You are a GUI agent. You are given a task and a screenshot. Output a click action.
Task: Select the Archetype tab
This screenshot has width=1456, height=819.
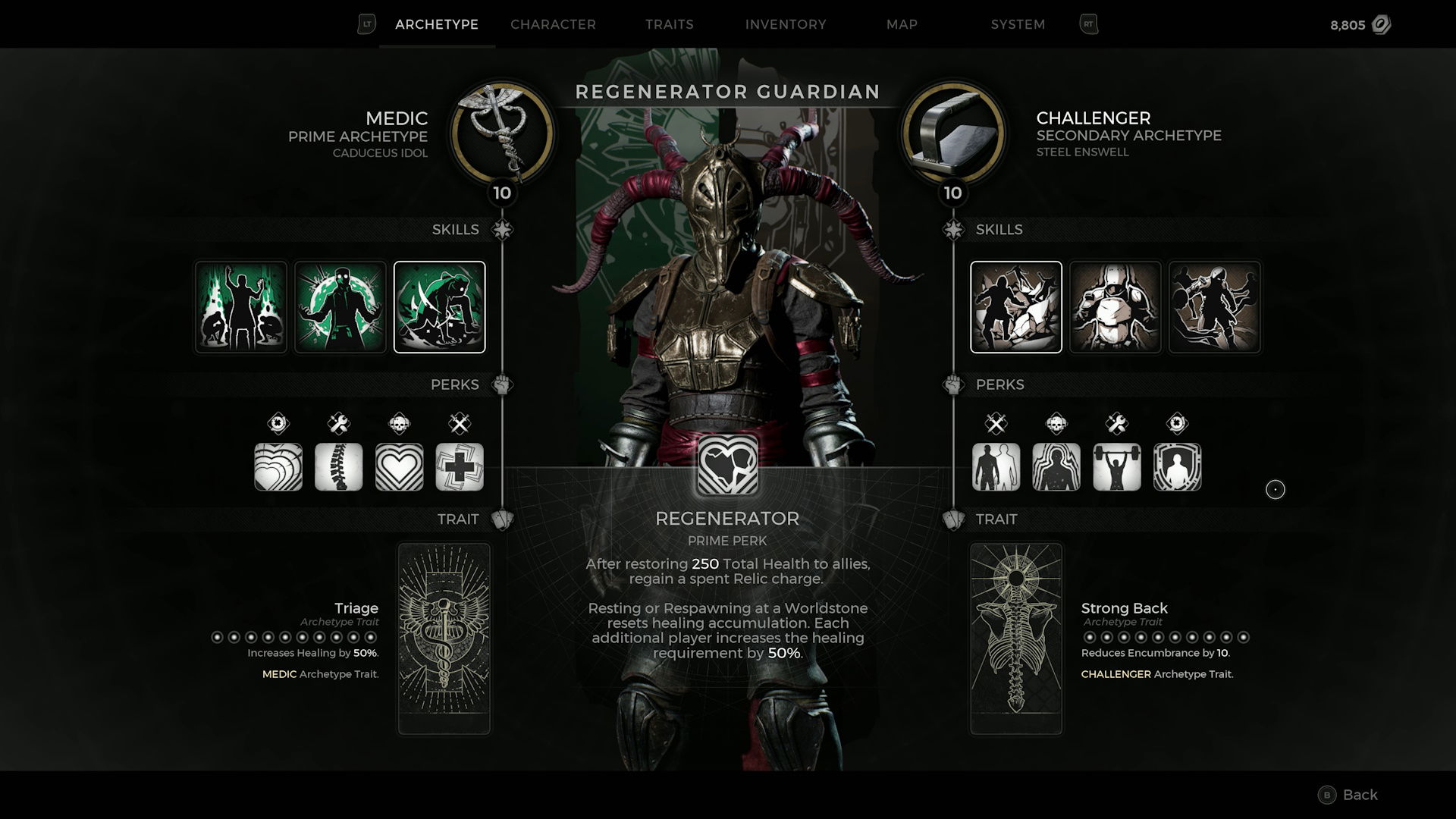pos(437,24)
